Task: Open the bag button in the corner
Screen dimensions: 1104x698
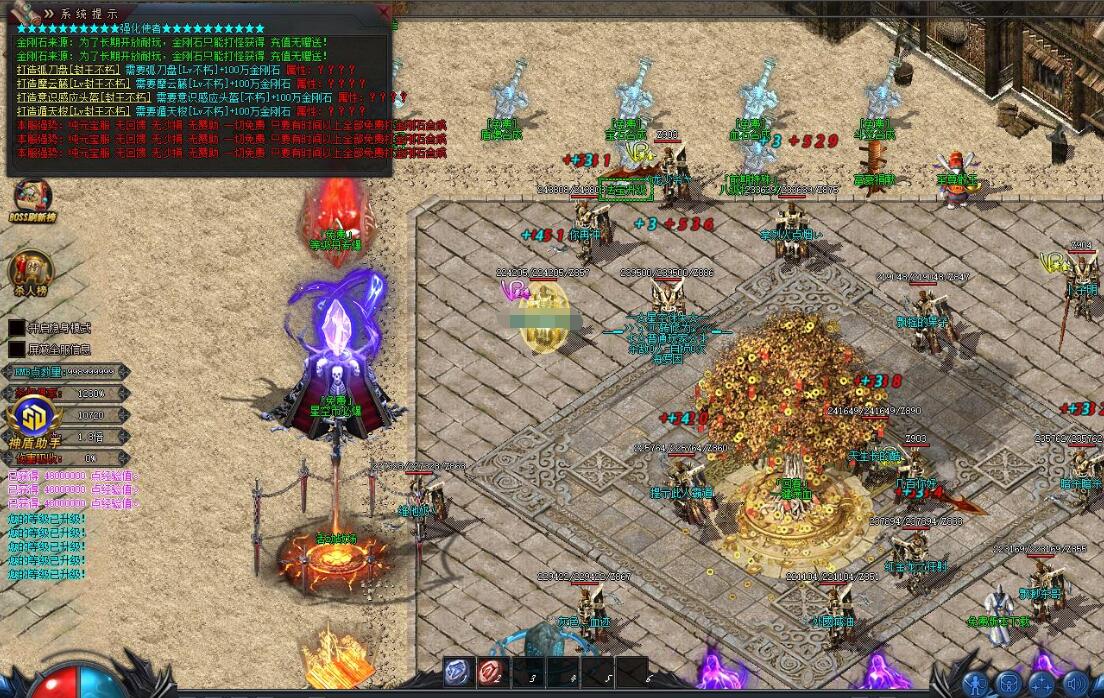Action: 1008,684
